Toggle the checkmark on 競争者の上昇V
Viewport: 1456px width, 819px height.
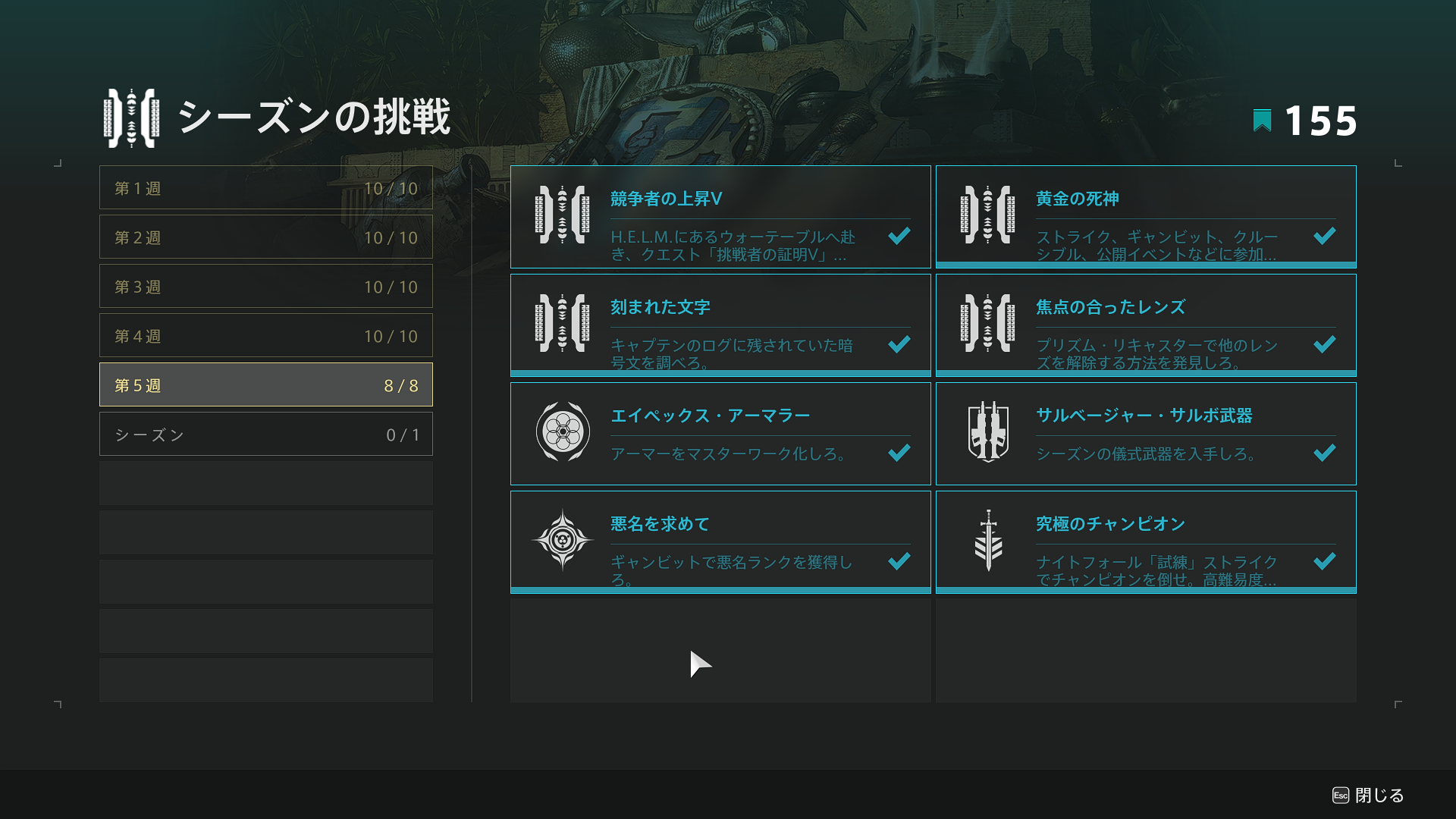899,237
